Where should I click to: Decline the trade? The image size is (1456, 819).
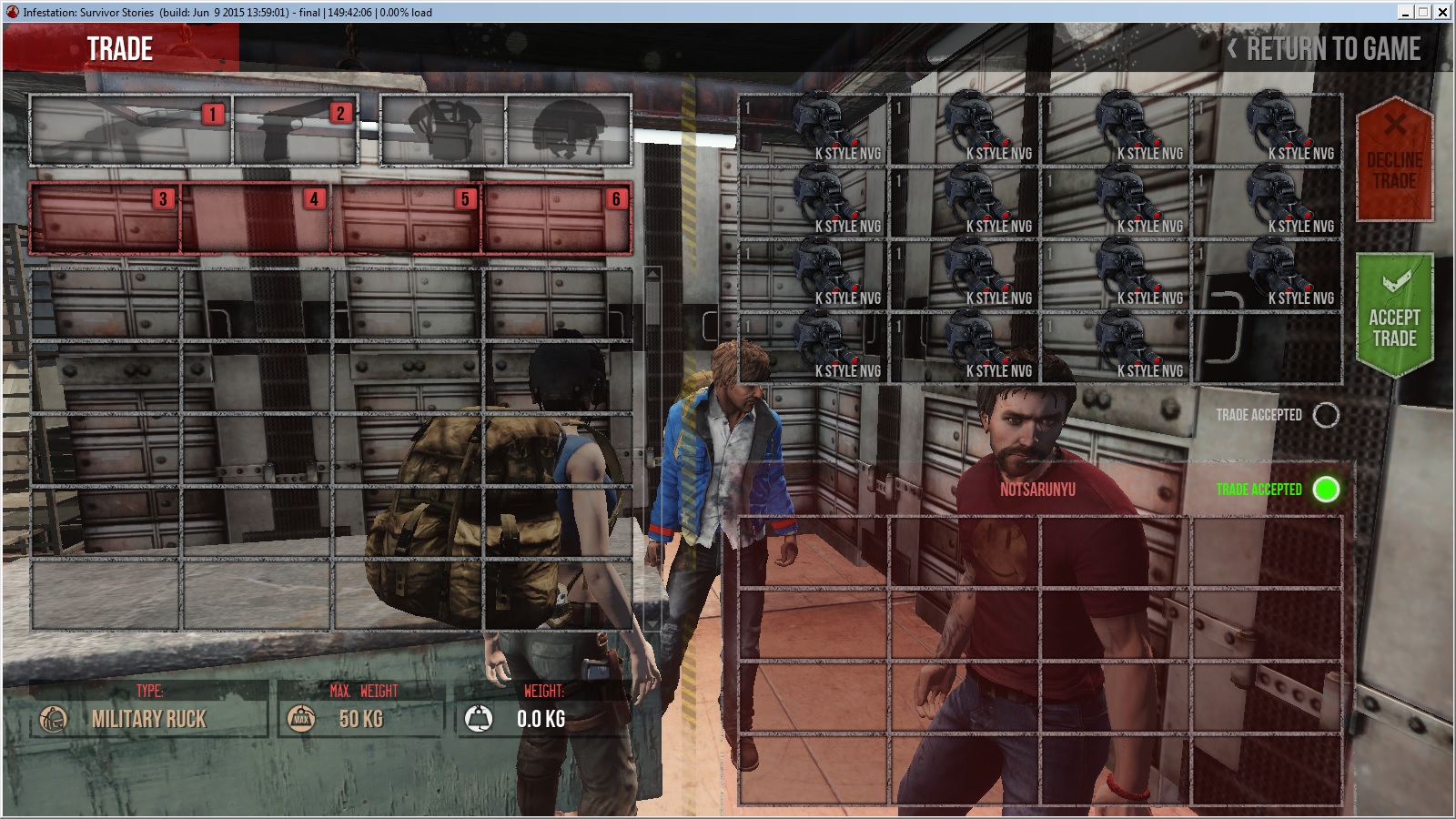tap(1394, 158)
